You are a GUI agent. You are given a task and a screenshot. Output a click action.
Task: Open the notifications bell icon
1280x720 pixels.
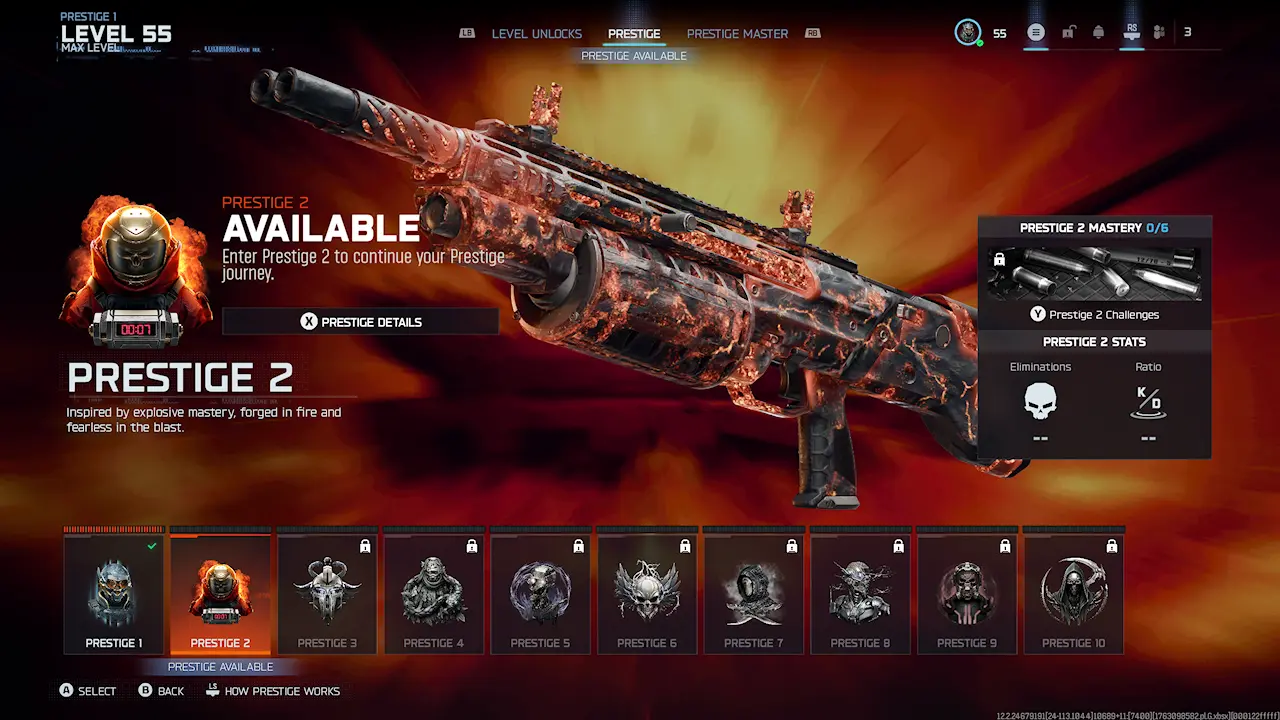point(1099,32)
